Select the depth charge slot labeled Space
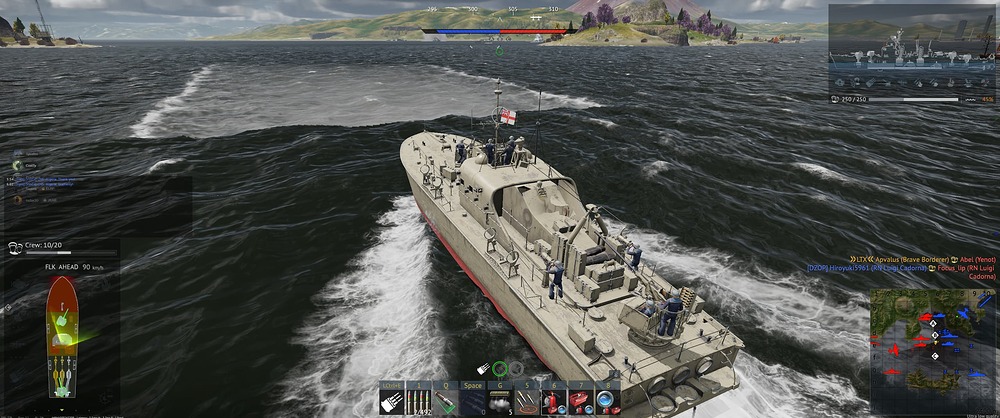Viewport: 1000px width, 418px height. coord(472,400)
